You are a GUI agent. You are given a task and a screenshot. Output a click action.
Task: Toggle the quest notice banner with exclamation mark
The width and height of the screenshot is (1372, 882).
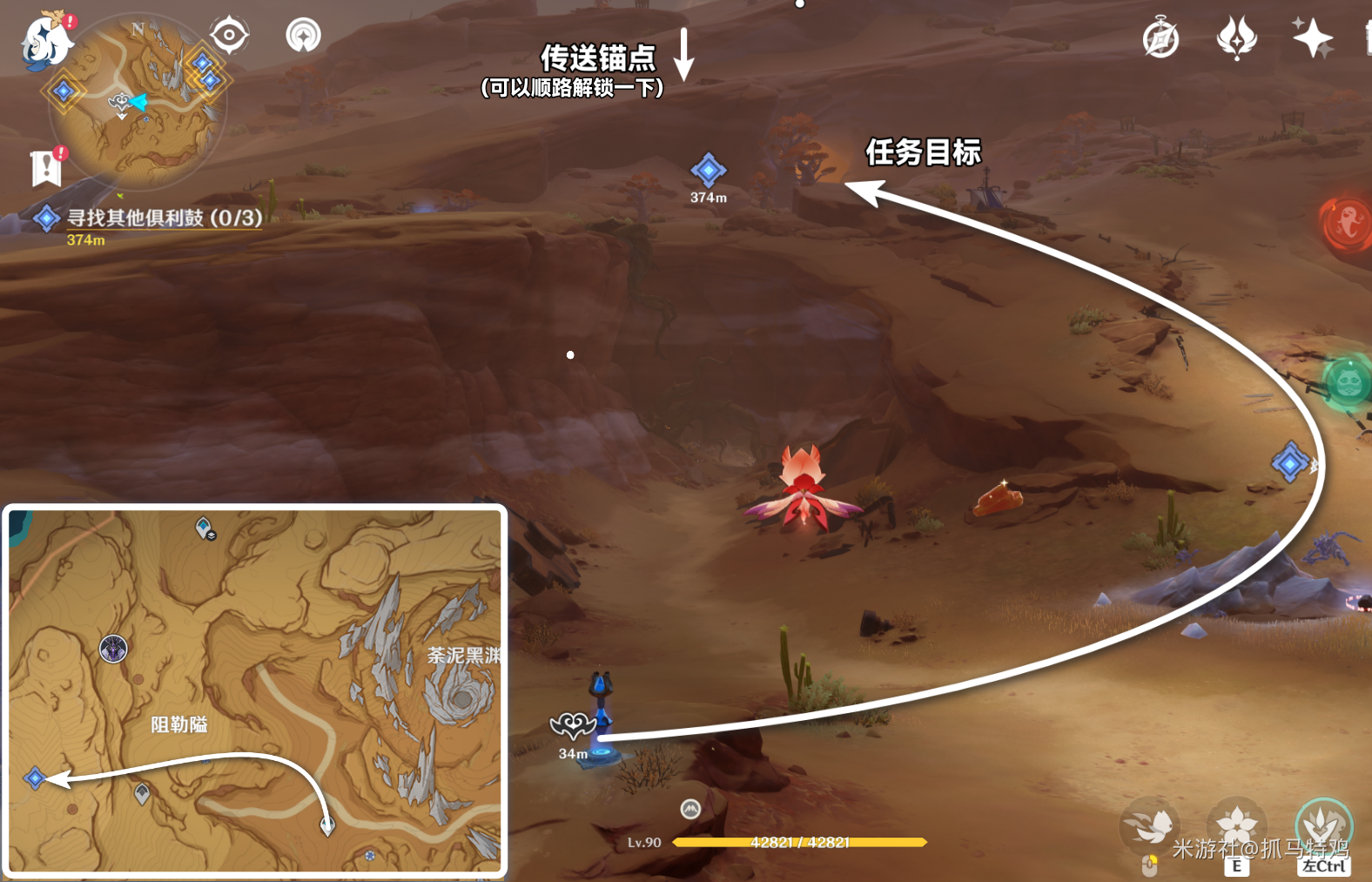(45, 167)
